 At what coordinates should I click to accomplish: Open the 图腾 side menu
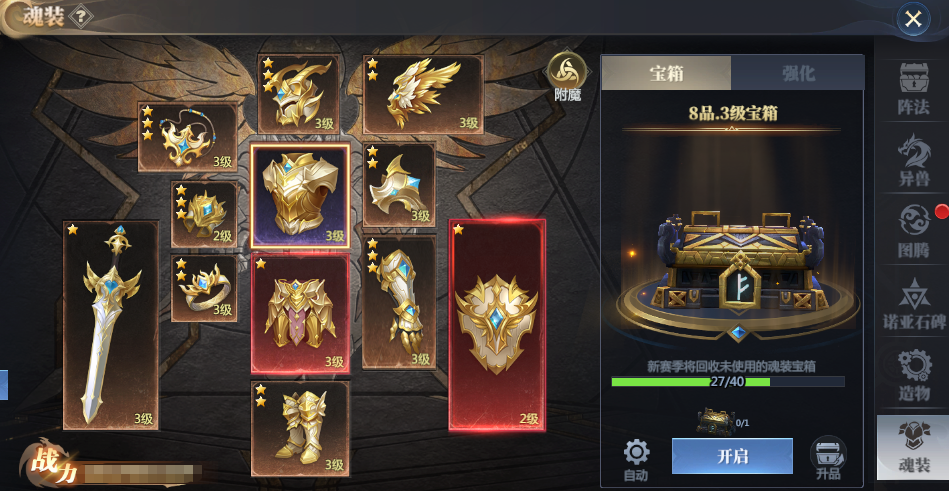pos(910,232)
